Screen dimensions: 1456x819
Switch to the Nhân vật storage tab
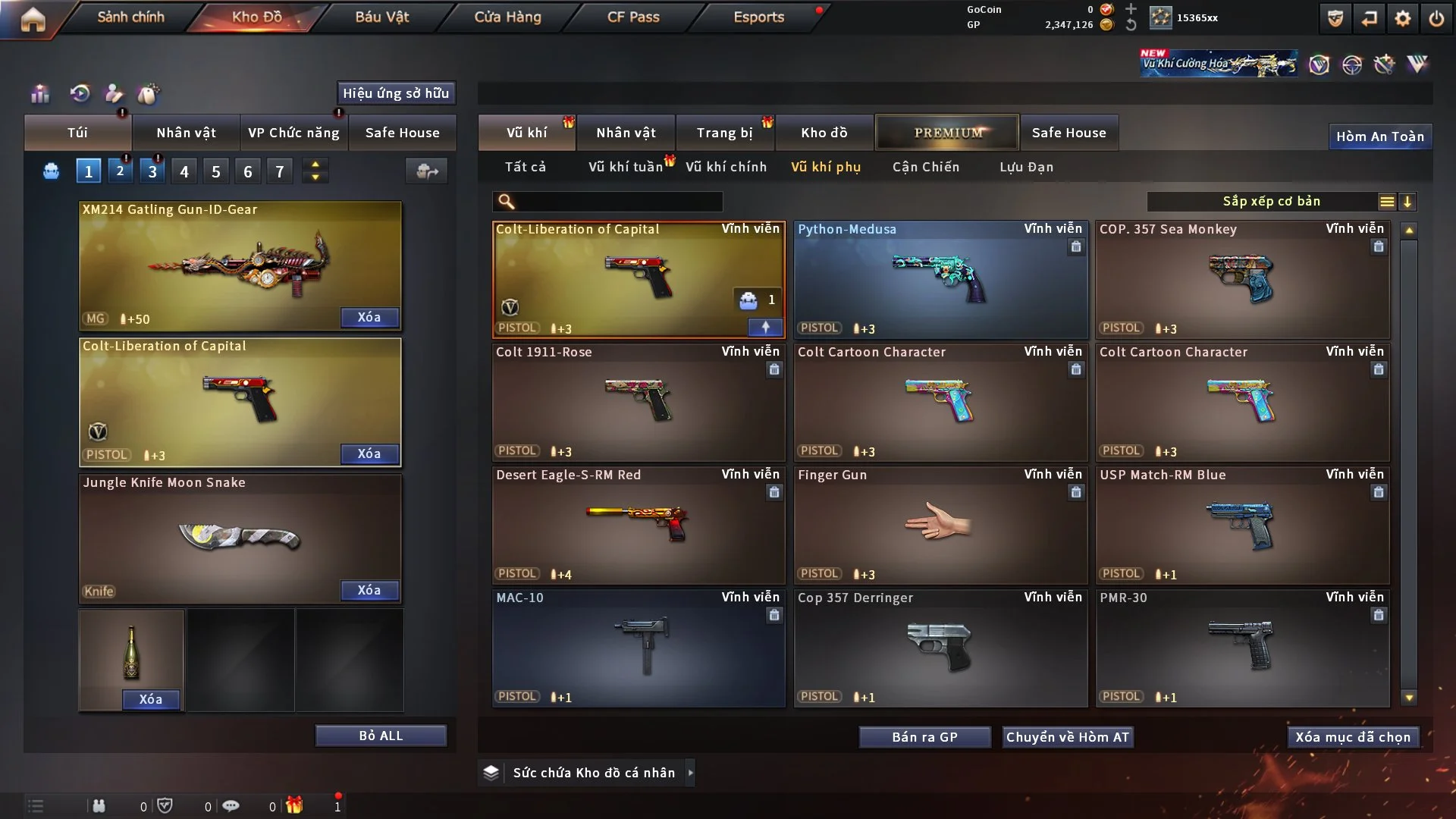point(626,133)
